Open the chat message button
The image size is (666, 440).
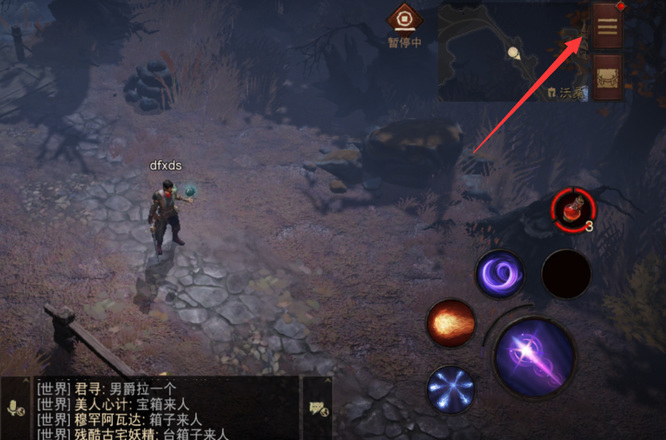[x=320, y=408]
